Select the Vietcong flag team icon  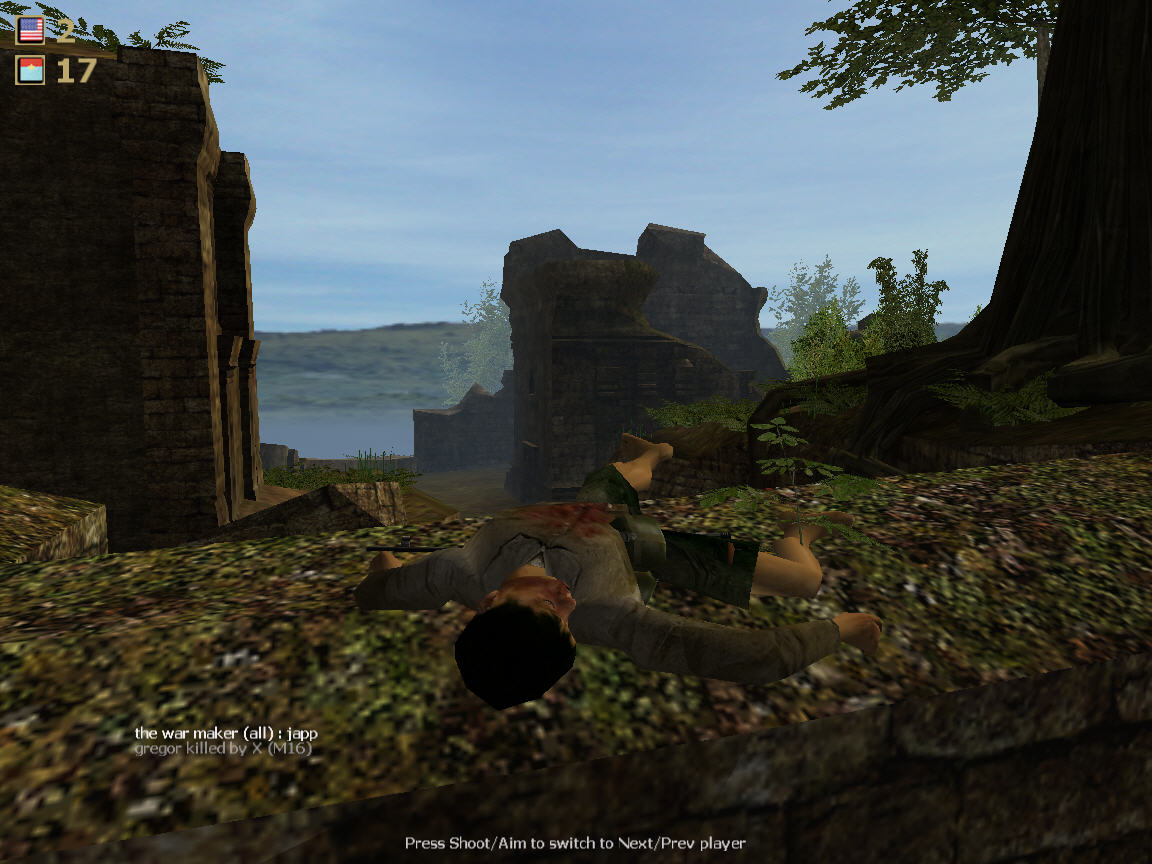(x=31, y=70)
